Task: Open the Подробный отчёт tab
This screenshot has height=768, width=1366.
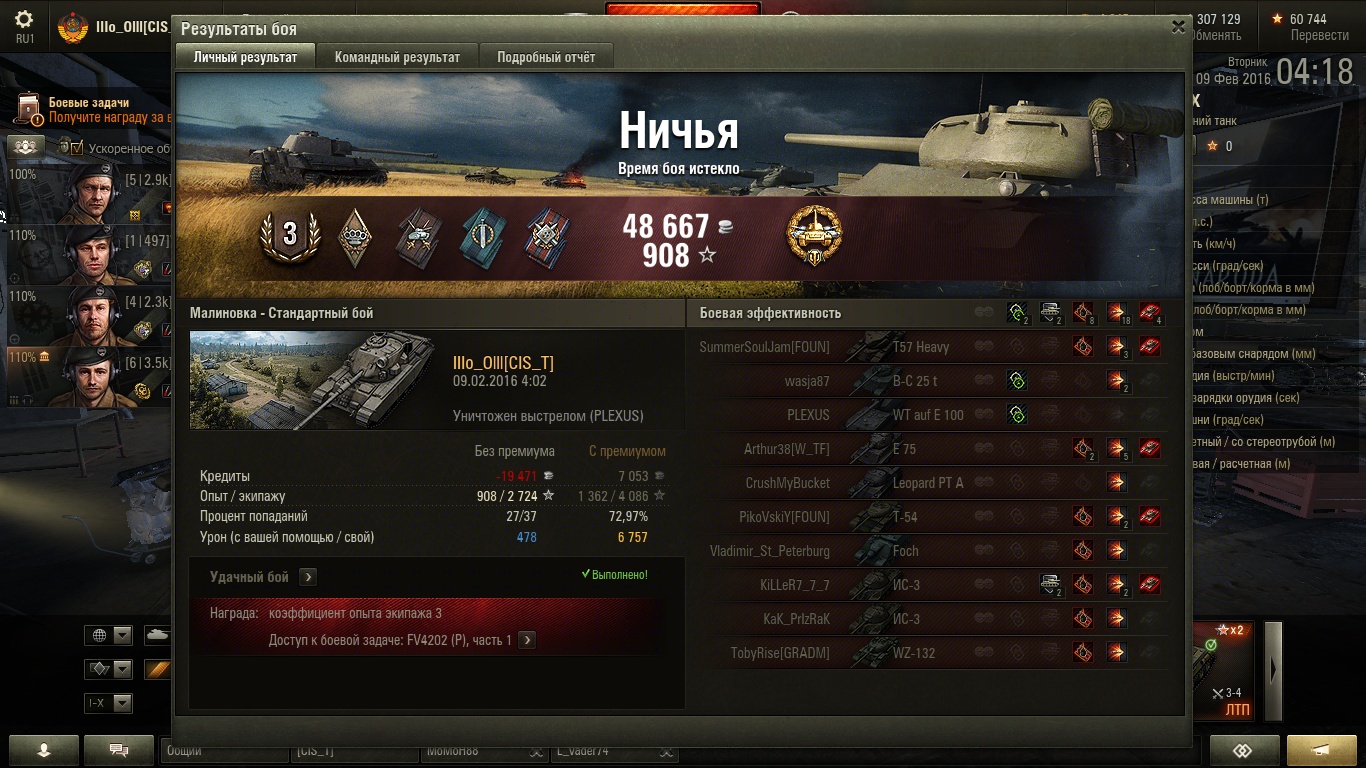Action: (546, 57)
